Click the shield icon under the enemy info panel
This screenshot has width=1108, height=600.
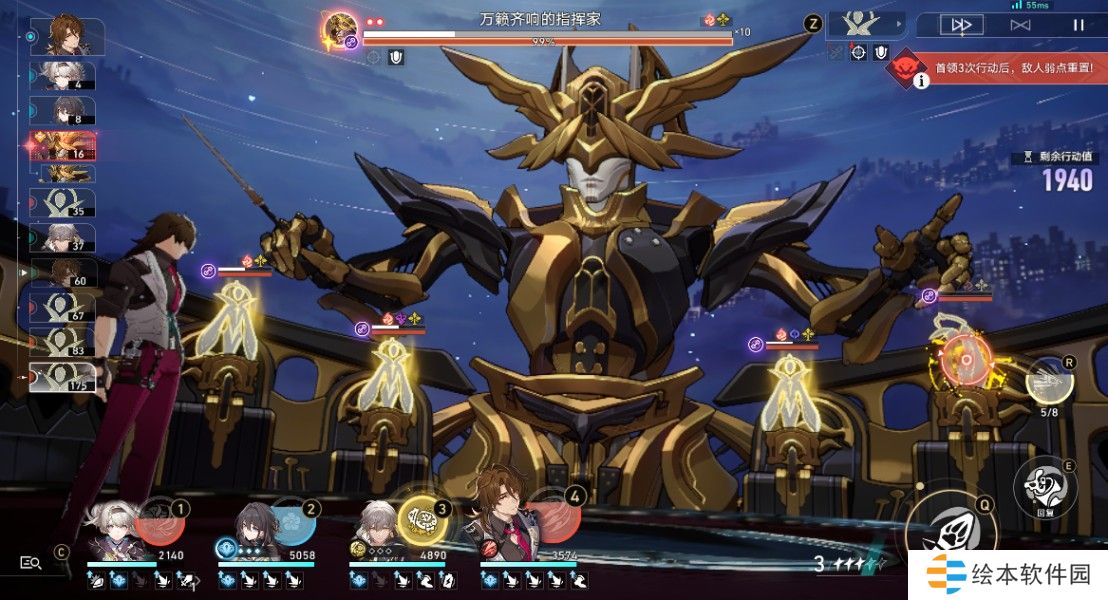coord(880,52)
